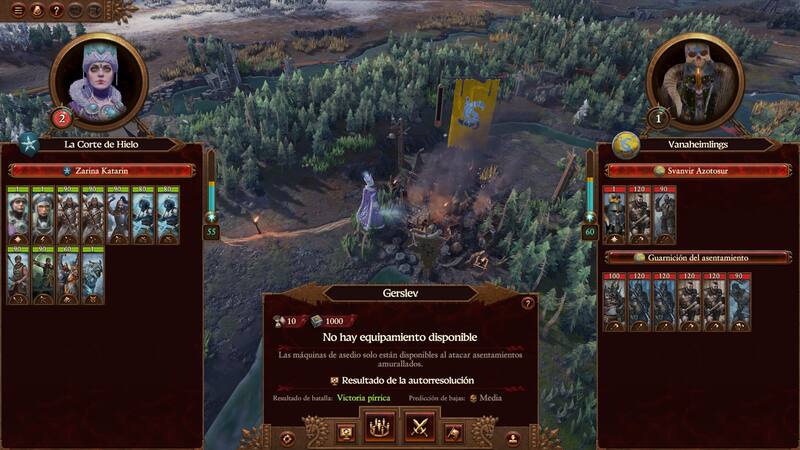Select La Corte de Hielo faction emblem
This screenshot has height=450, width=800.
[x=29, y=145]
